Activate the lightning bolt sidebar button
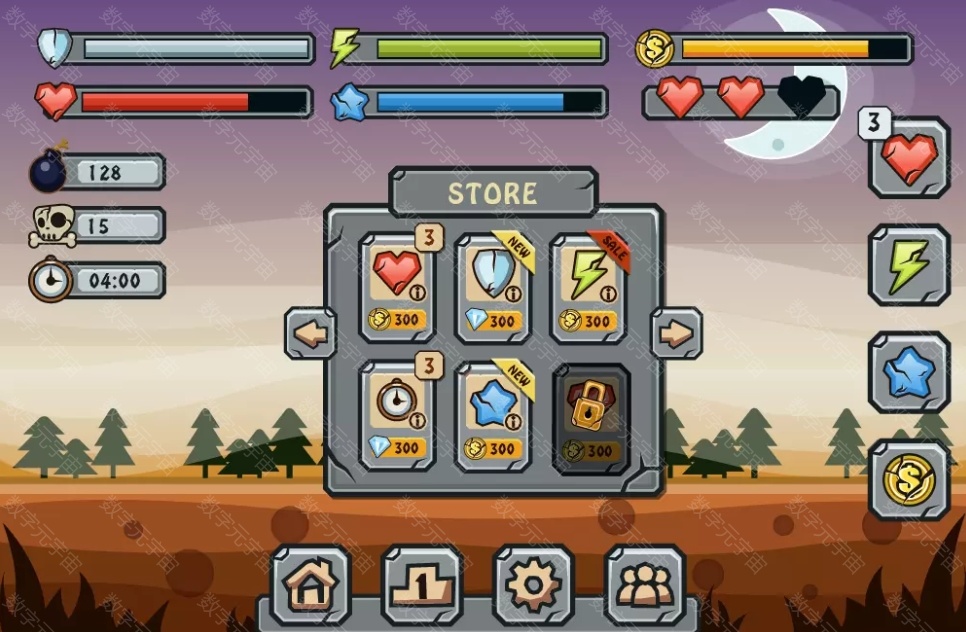966x632 pixels. pos(909,265)
